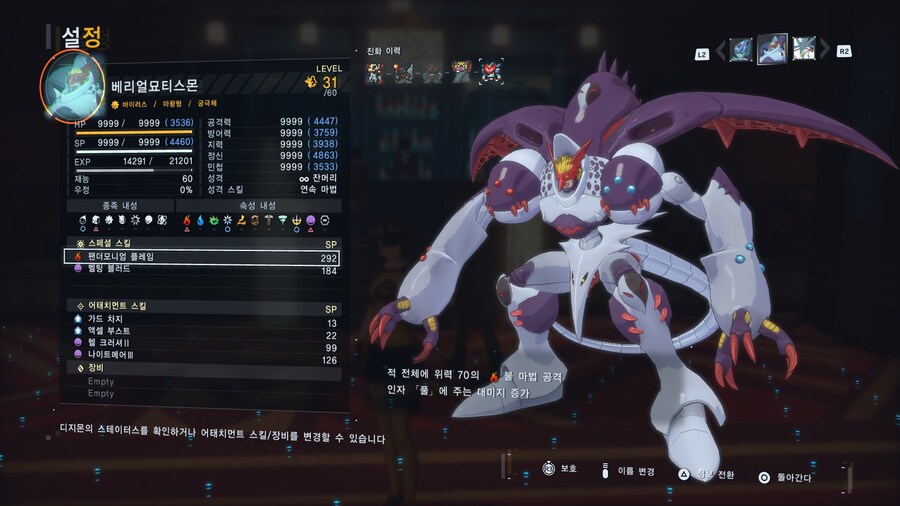This screenshot has width=900, height=506.
Task: Select the 펜더모니엄 플레임 special skill
Action: [200, 257]
